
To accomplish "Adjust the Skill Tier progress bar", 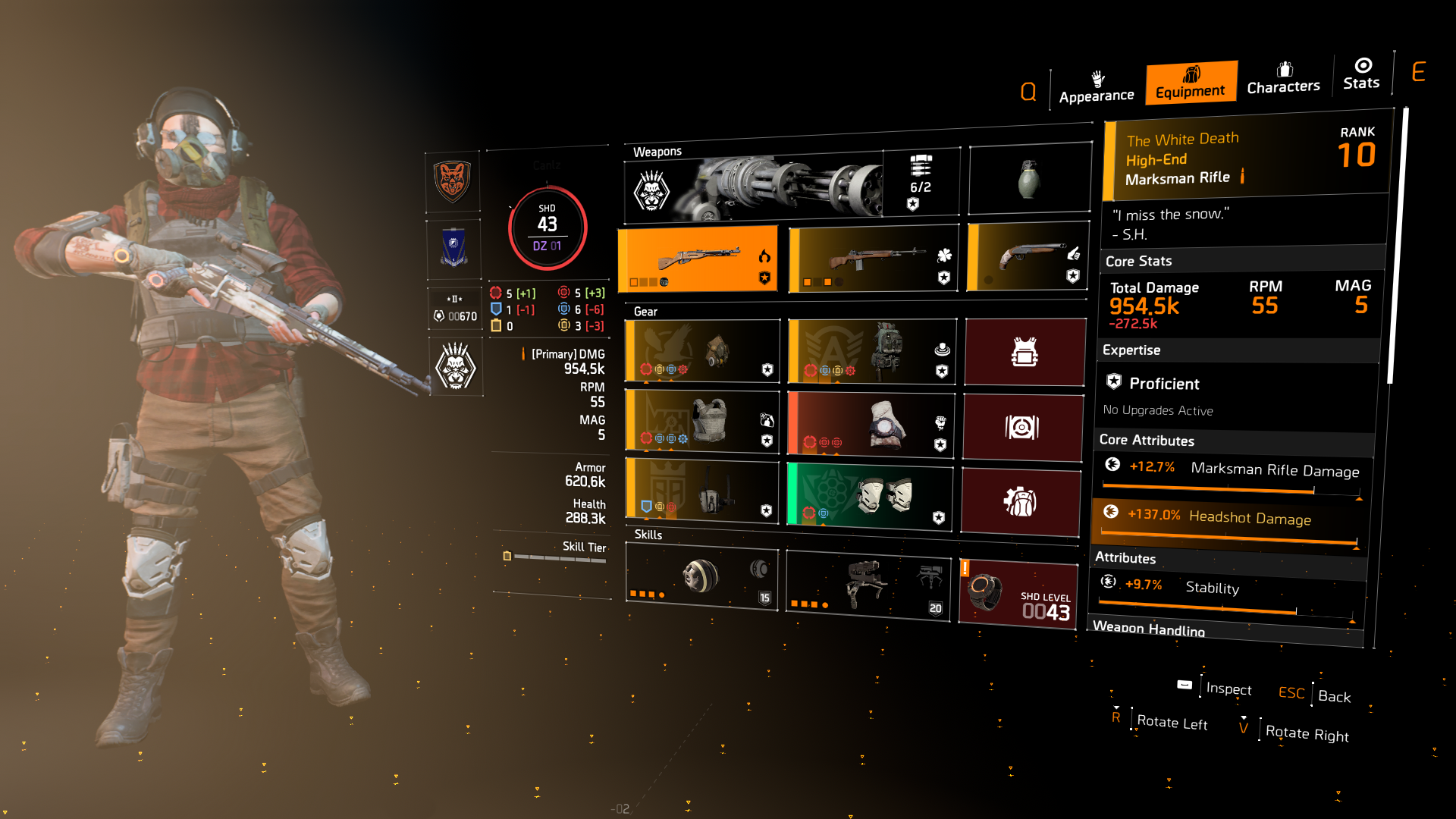I will 557,556.
